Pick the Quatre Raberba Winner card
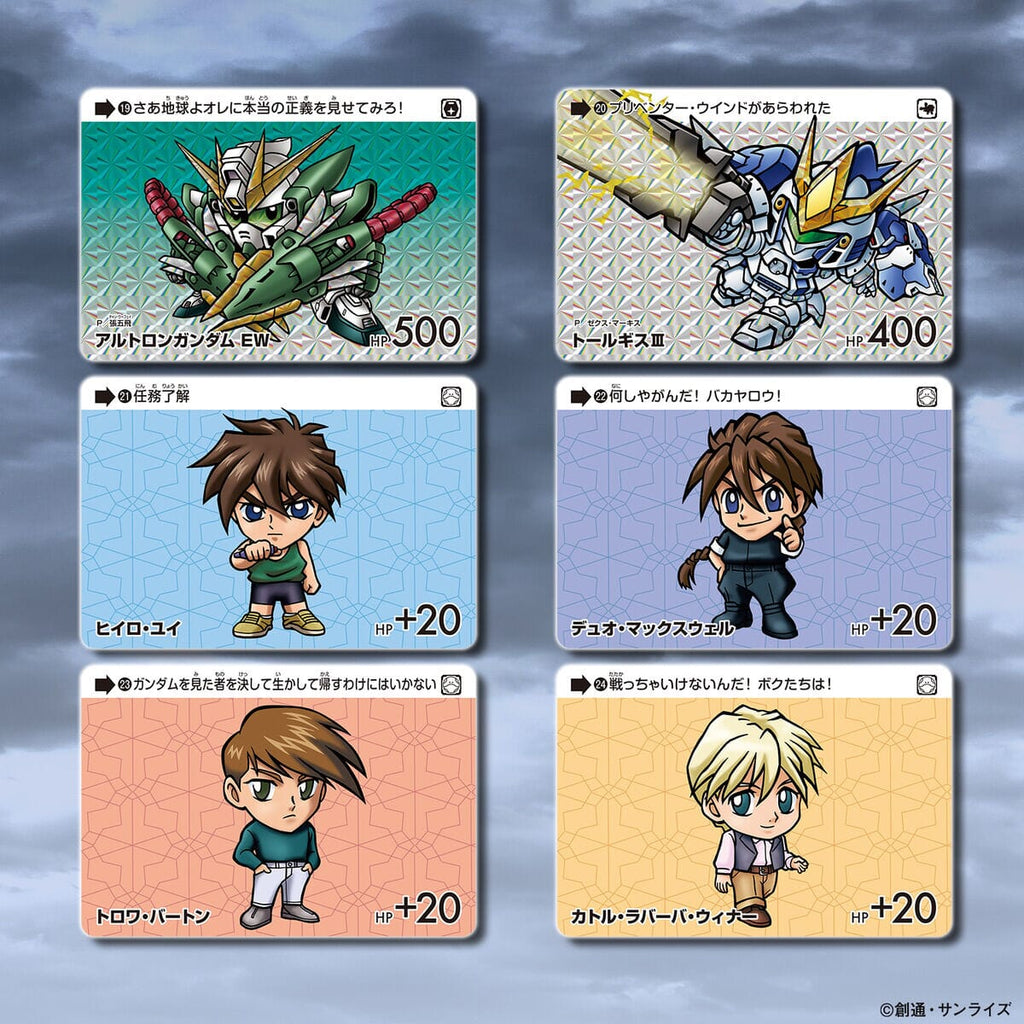The width and height of the screenshot is (1024, 1024). (753, 802)
